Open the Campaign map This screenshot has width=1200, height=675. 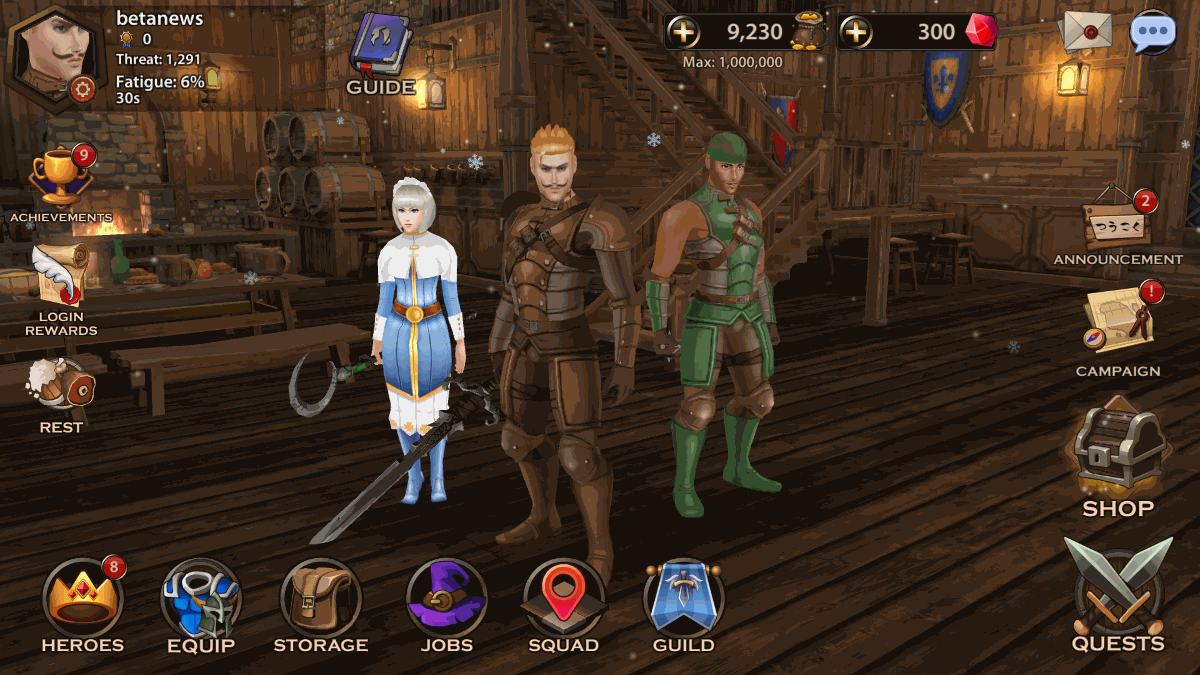[1117, 321]
